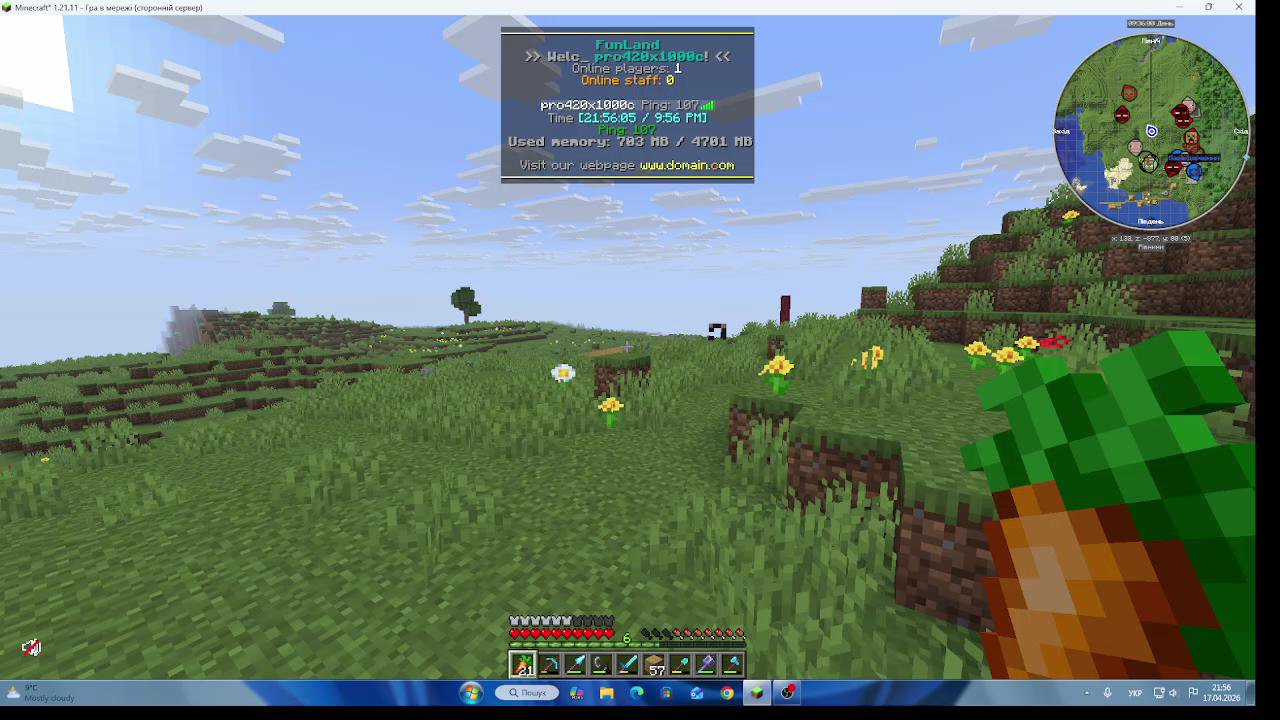Viewport: 1280px width, 720px height.
Task: Open the Windows Start menu
Action: [470, 692]
